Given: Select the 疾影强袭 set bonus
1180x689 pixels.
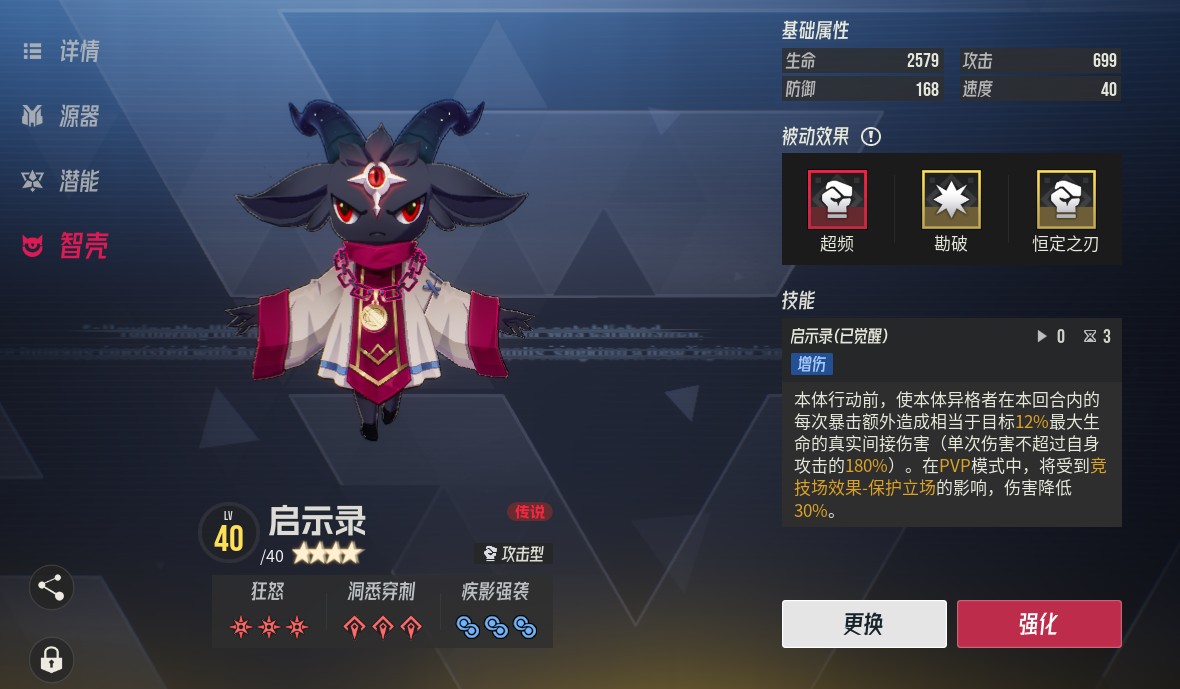Looking at the screenshot, I should pyautogui.click(x=496, y=611).
